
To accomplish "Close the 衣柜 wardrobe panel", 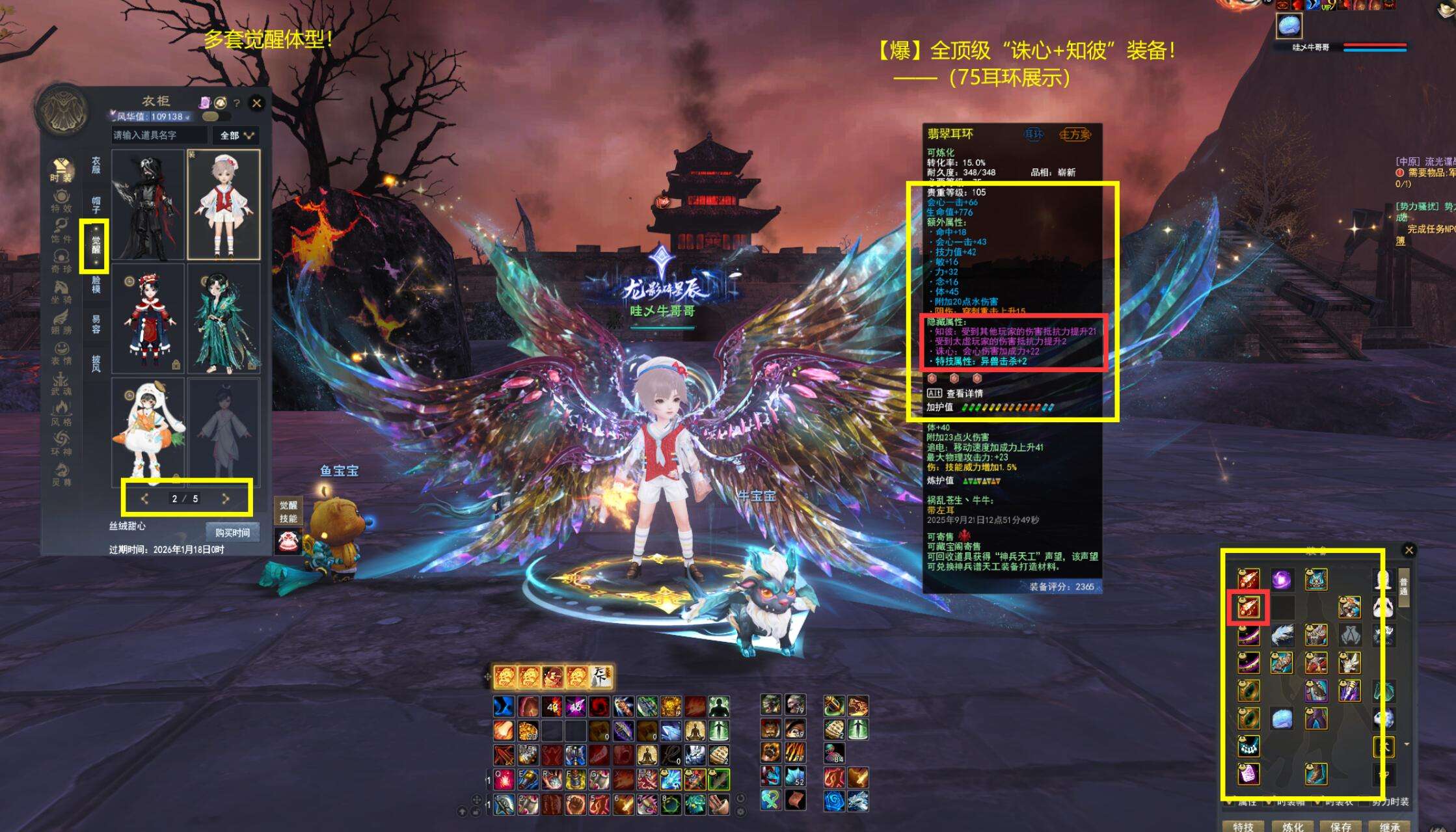I will 257,103.
